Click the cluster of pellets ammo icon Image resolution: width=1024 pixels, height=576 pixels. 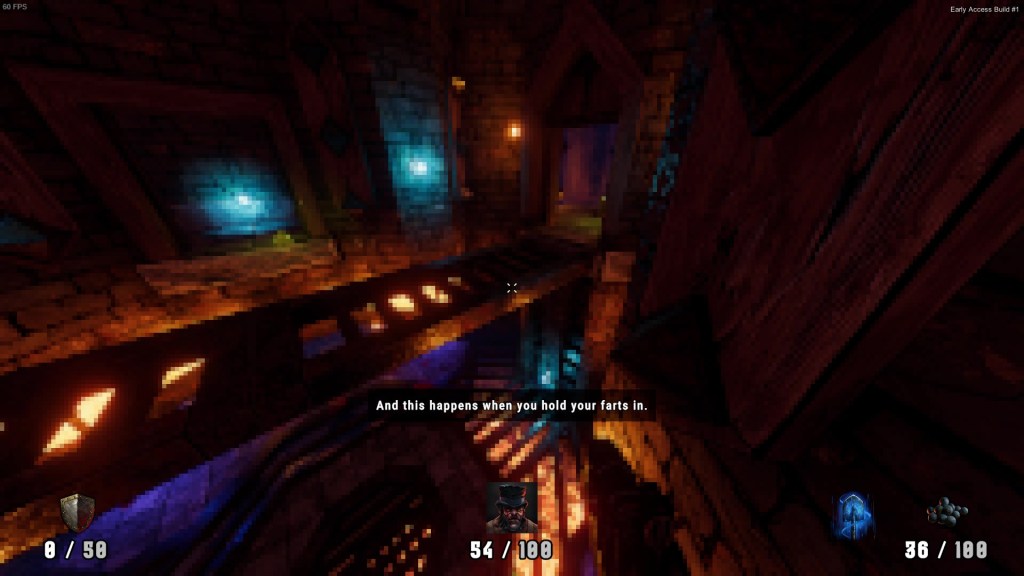(946, 514)
